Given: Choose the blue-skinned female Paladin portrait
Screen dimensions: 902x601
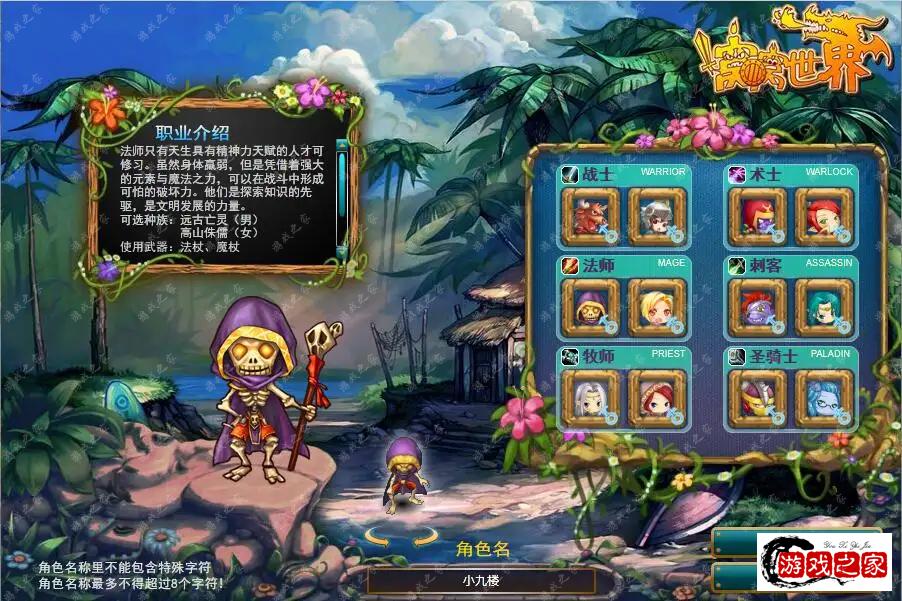Looking at the screenshot, I should point(824,398).
